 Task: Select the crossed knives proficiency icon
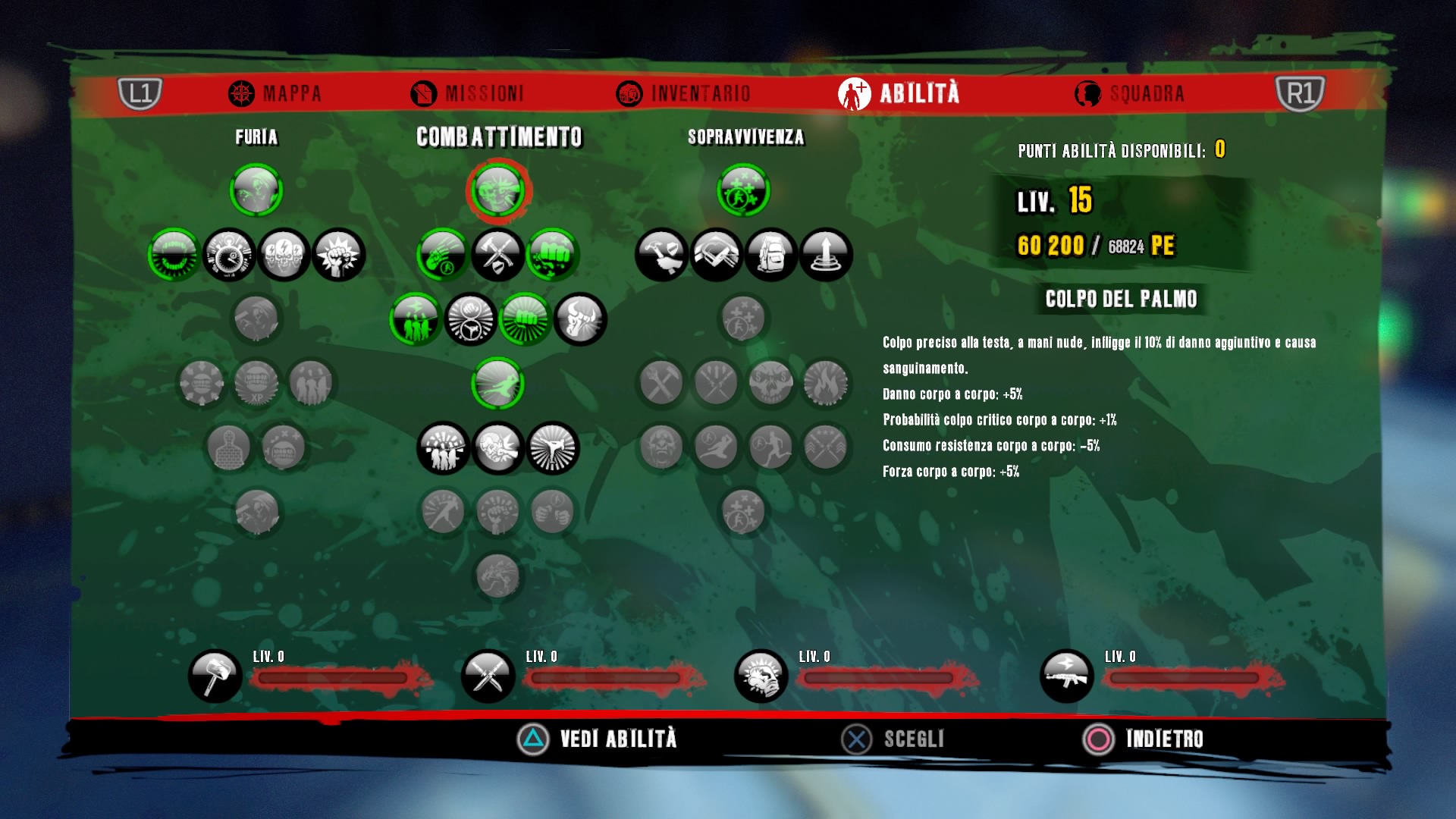click(488, 676)
